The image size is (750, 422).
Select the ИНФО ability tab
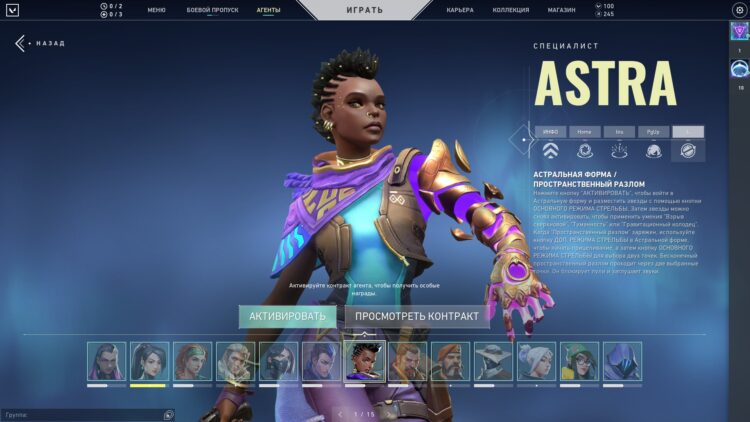[551, 132]
